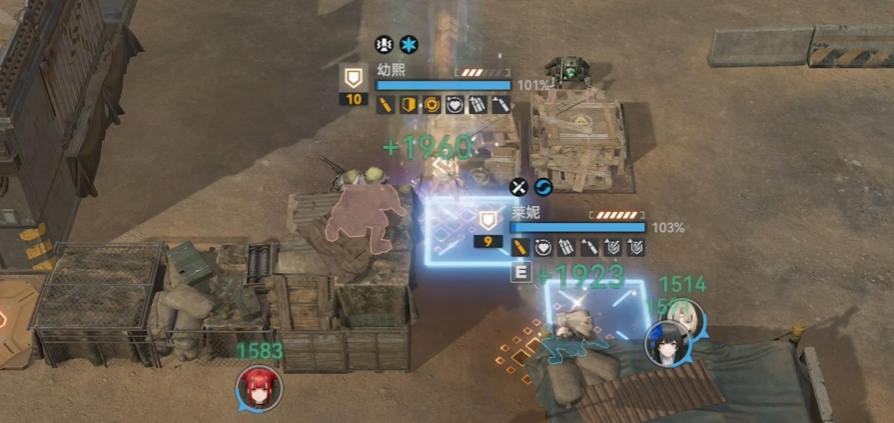
Task: Select the dark-haired character portrait bubble
Action: coord(663,343)
